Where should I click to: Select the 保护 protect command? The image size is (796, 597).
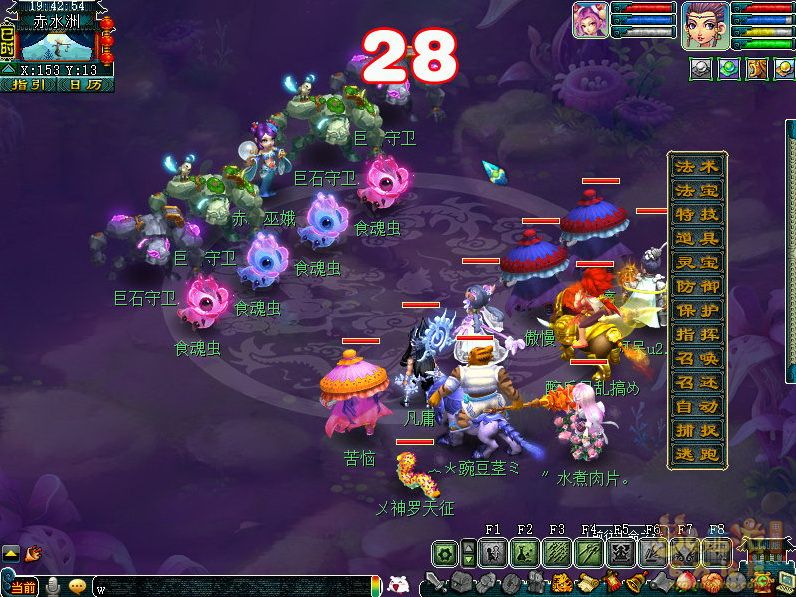click(x=697, y=310)
